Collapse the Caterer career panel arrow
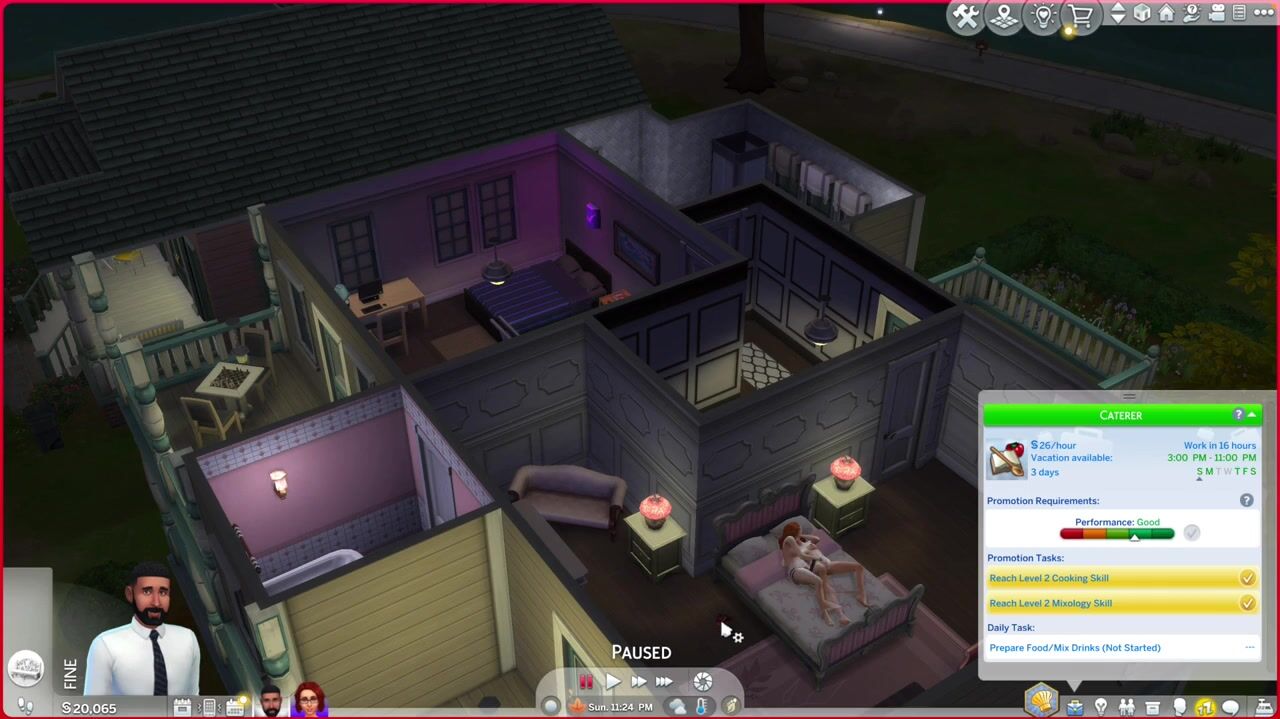Image resolution: width=1280 pixels, height=719 pixels. pyautogui.click(x=1252, y=415)
